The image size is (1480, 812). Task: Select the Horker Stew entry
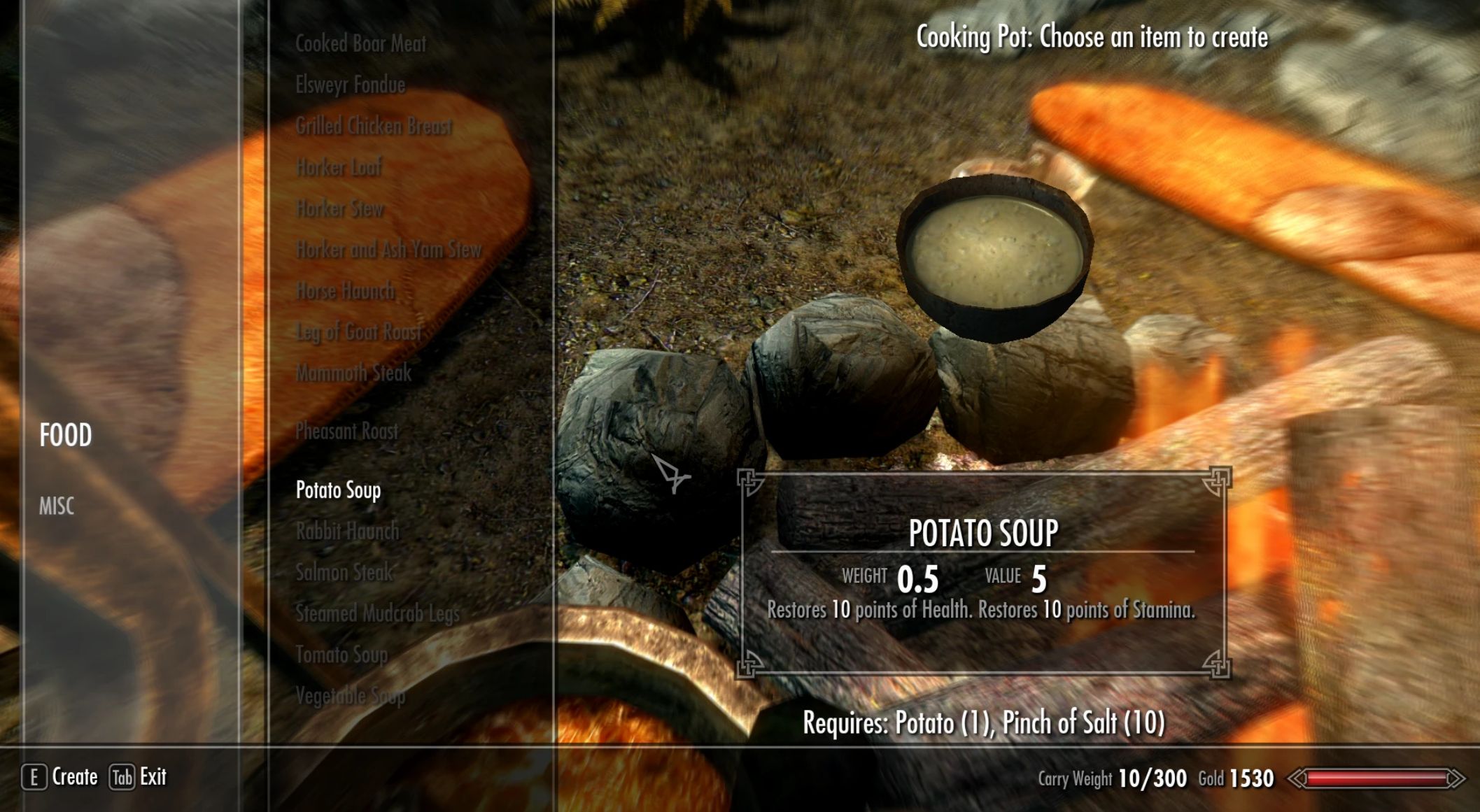point(340,208)
